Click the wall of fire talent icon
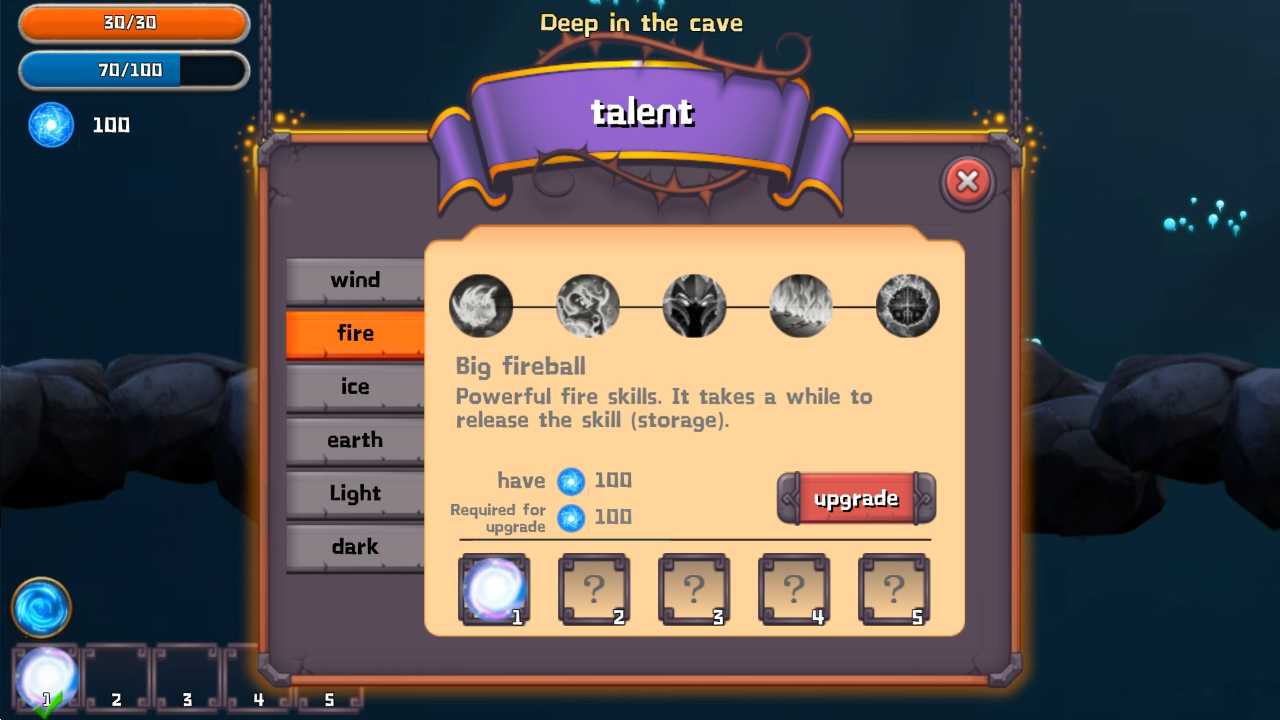The image size is (1280, 720). pos(800,305)
